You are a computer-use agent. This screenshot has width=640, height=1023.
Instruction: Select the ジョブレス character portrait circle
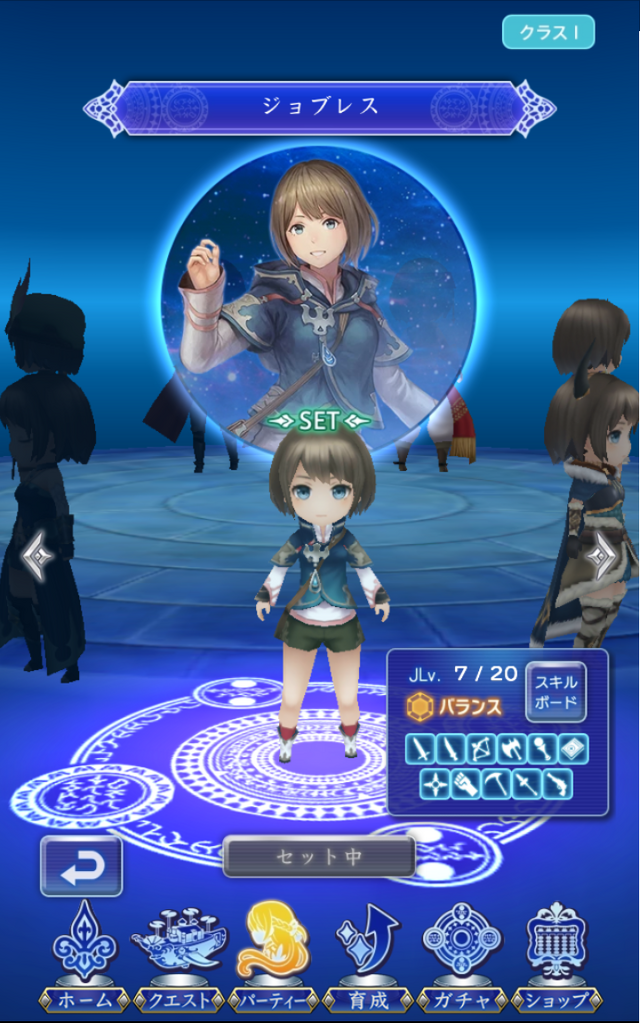coord(318,290)
